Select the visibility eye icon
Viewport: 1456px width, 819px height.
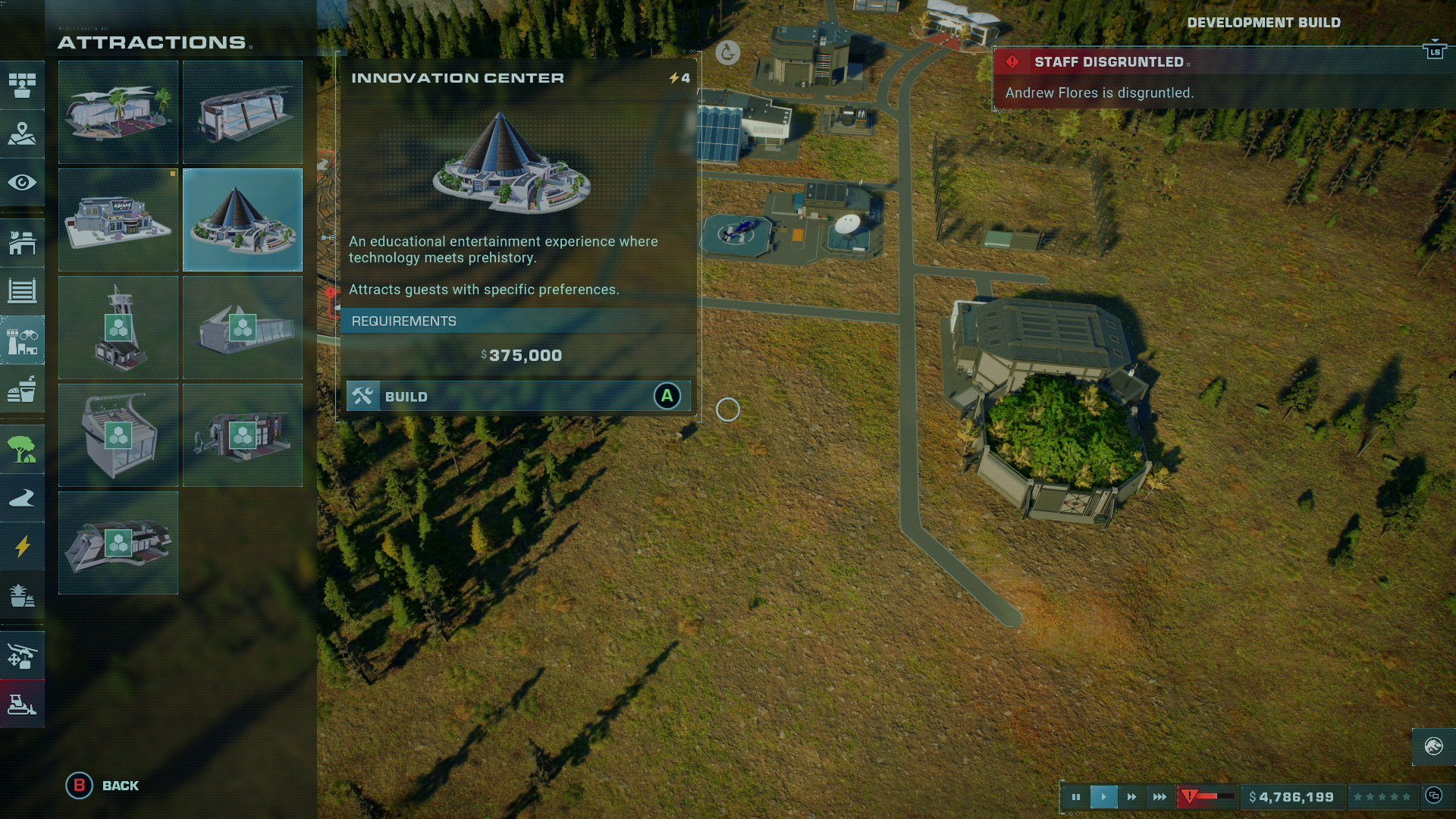click(x=23, y=182)
